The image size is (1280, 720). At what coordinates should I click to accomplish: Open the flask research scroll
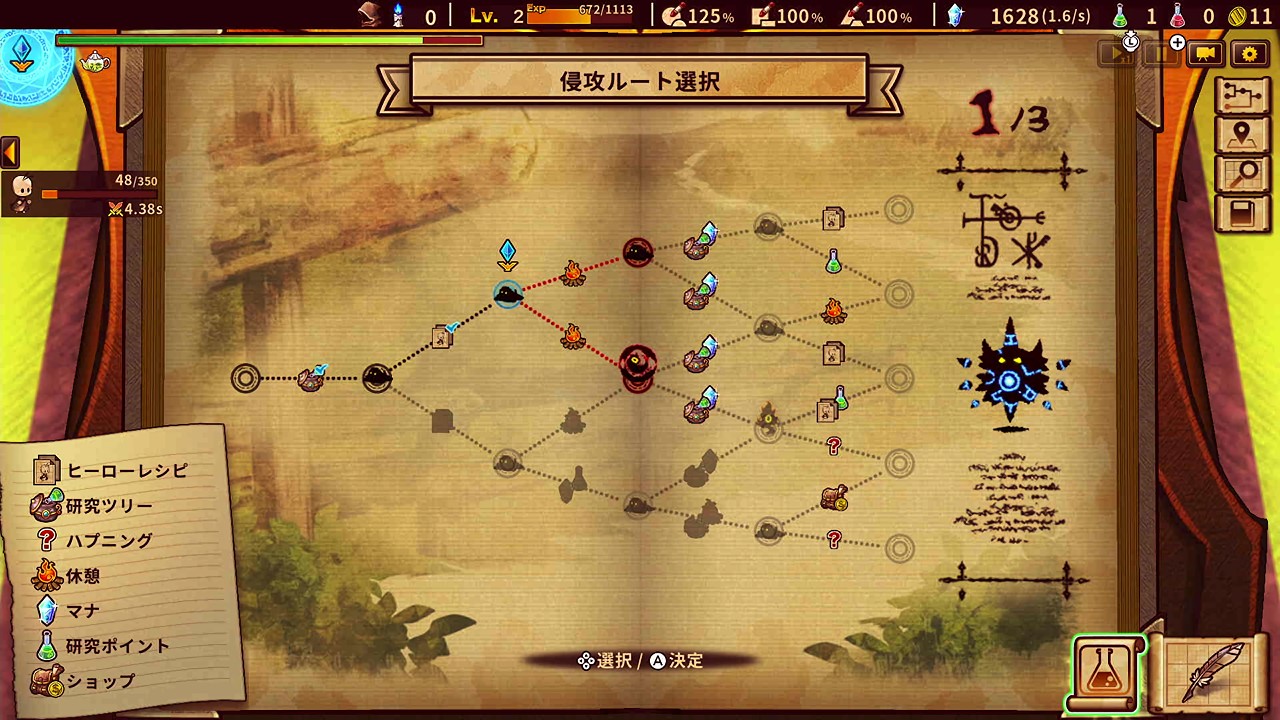click(1105, 672)
